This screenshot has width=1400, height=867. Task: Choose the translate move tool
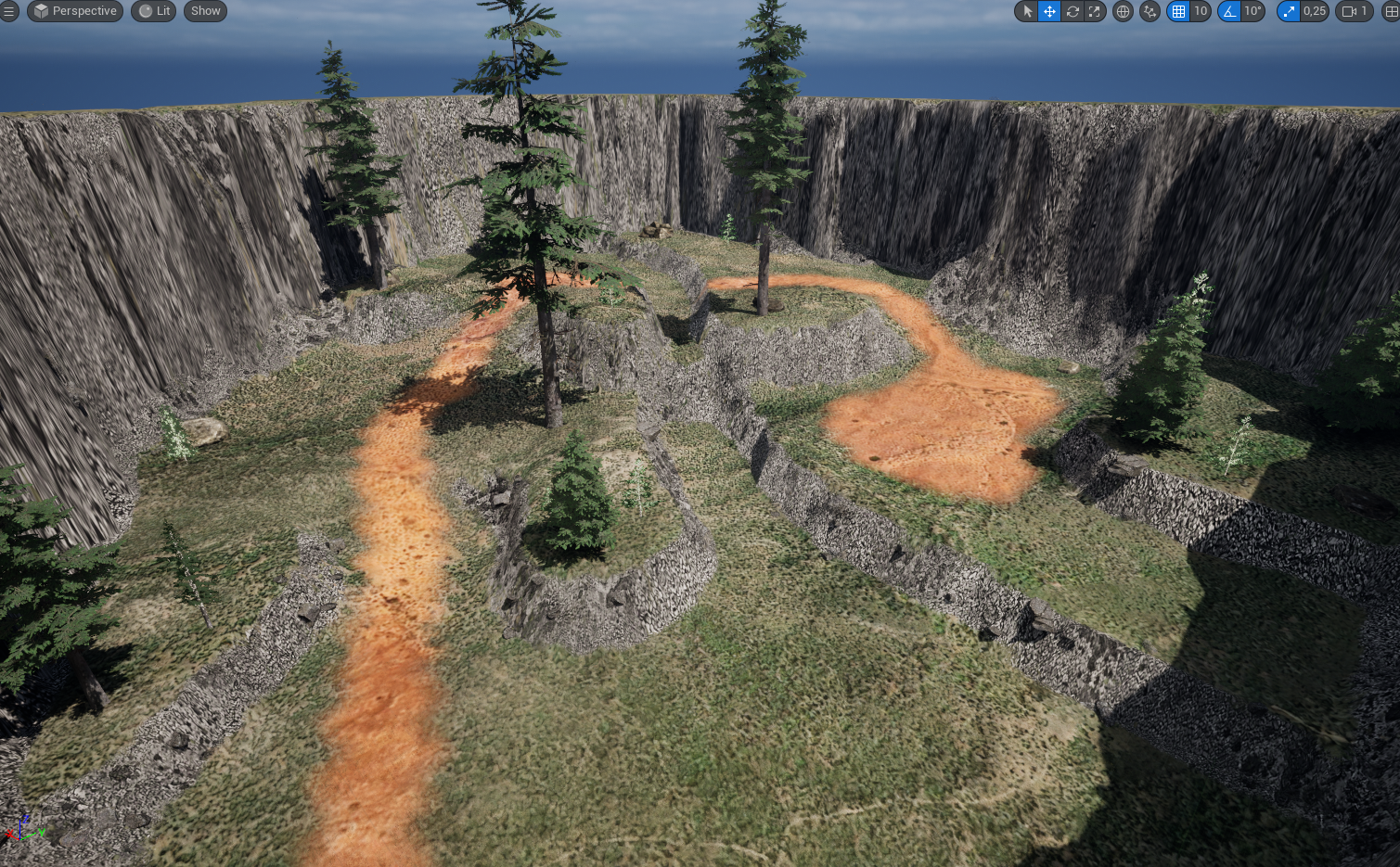coord(1049,11)
